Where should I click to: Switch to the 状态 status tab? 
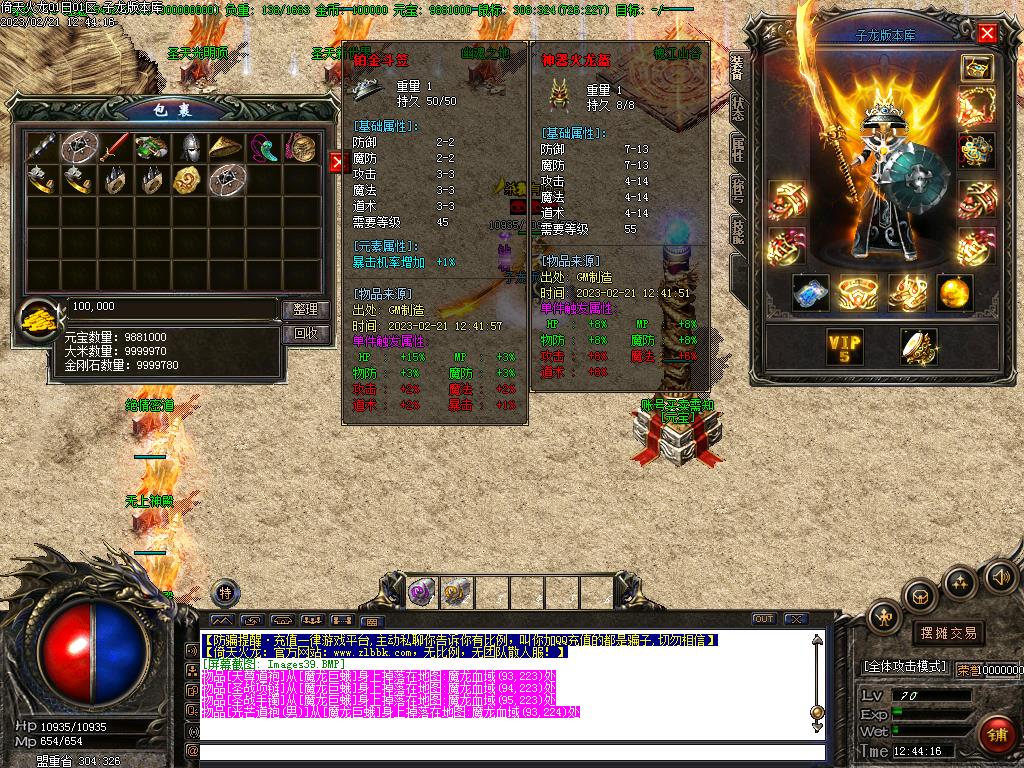tap(738, 107)
